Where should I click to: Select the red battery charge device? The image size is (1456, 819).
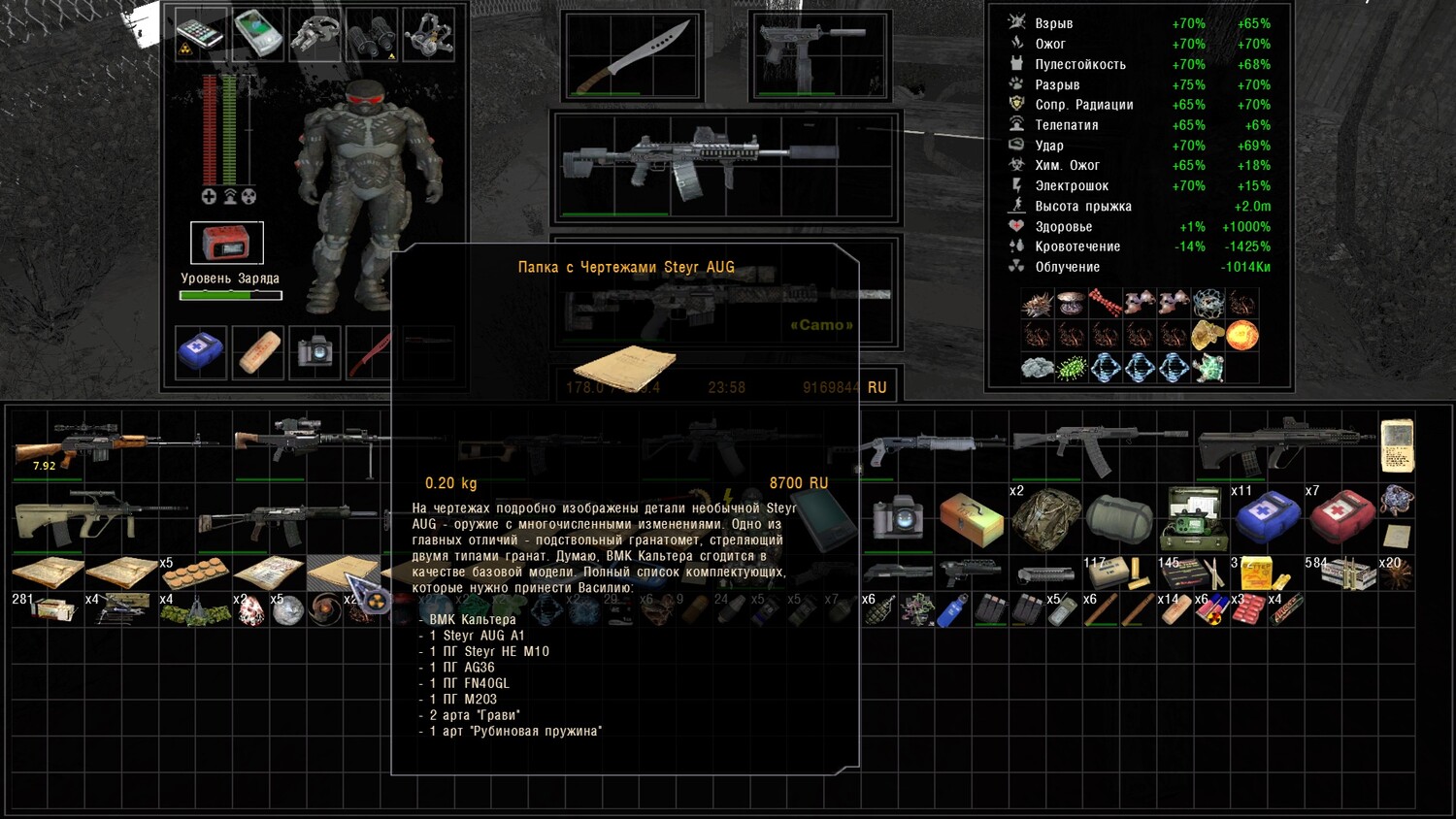point(226,243)
